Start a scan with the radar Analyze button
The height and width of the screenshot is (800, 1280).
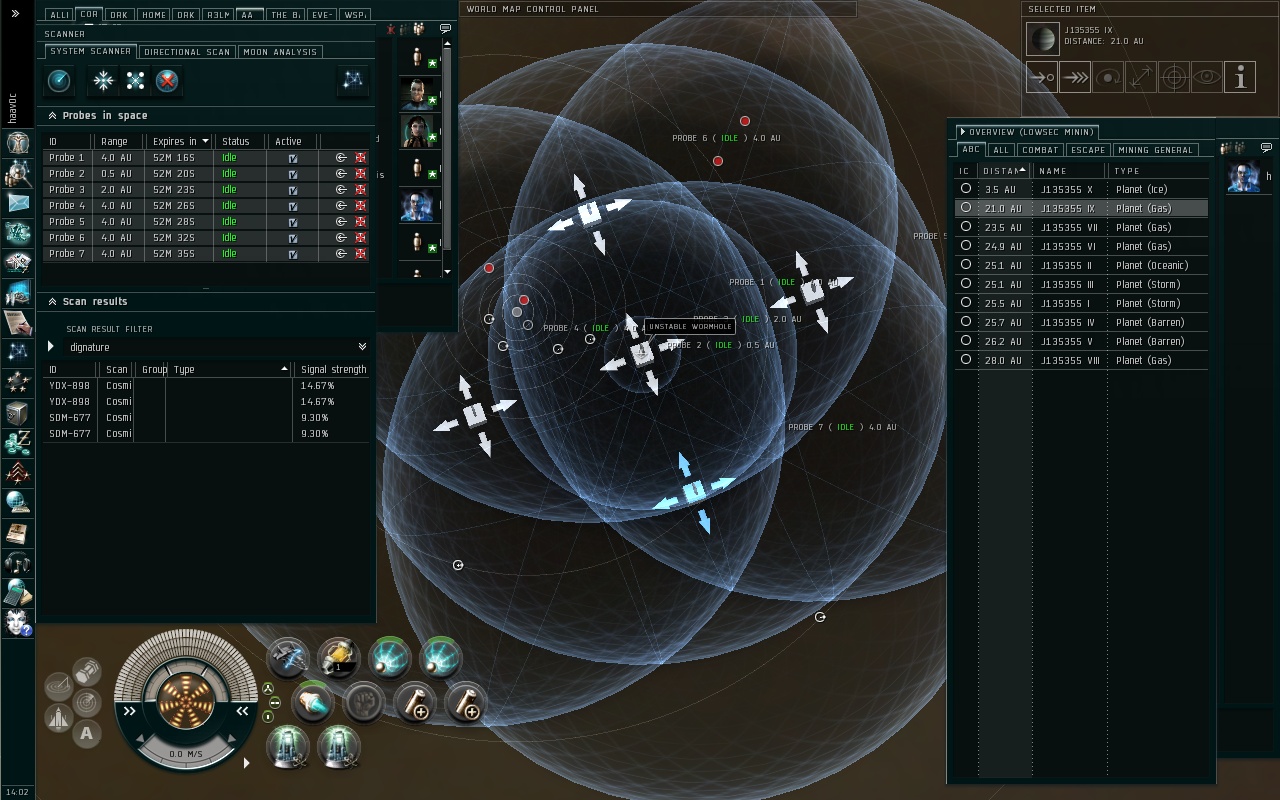[x=60, y=81]
